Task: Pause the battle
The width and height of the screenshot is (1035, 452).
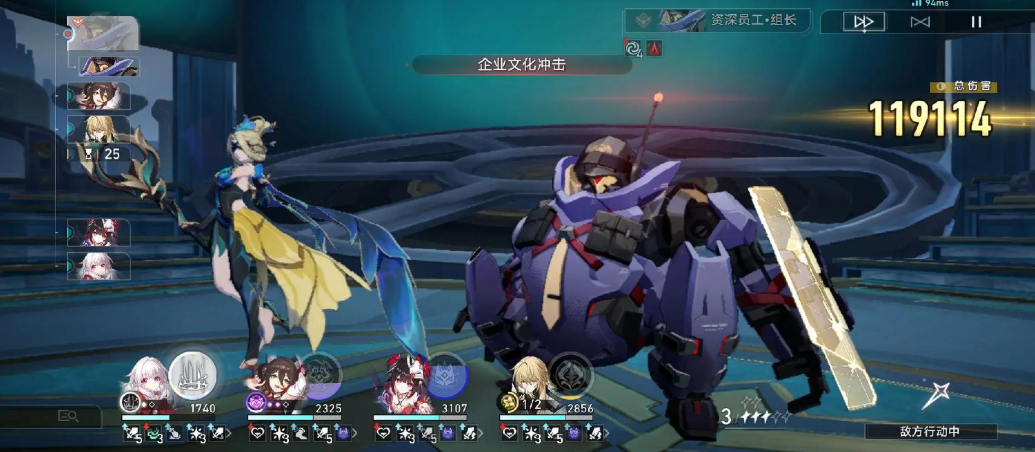Action: click(976, 21)
